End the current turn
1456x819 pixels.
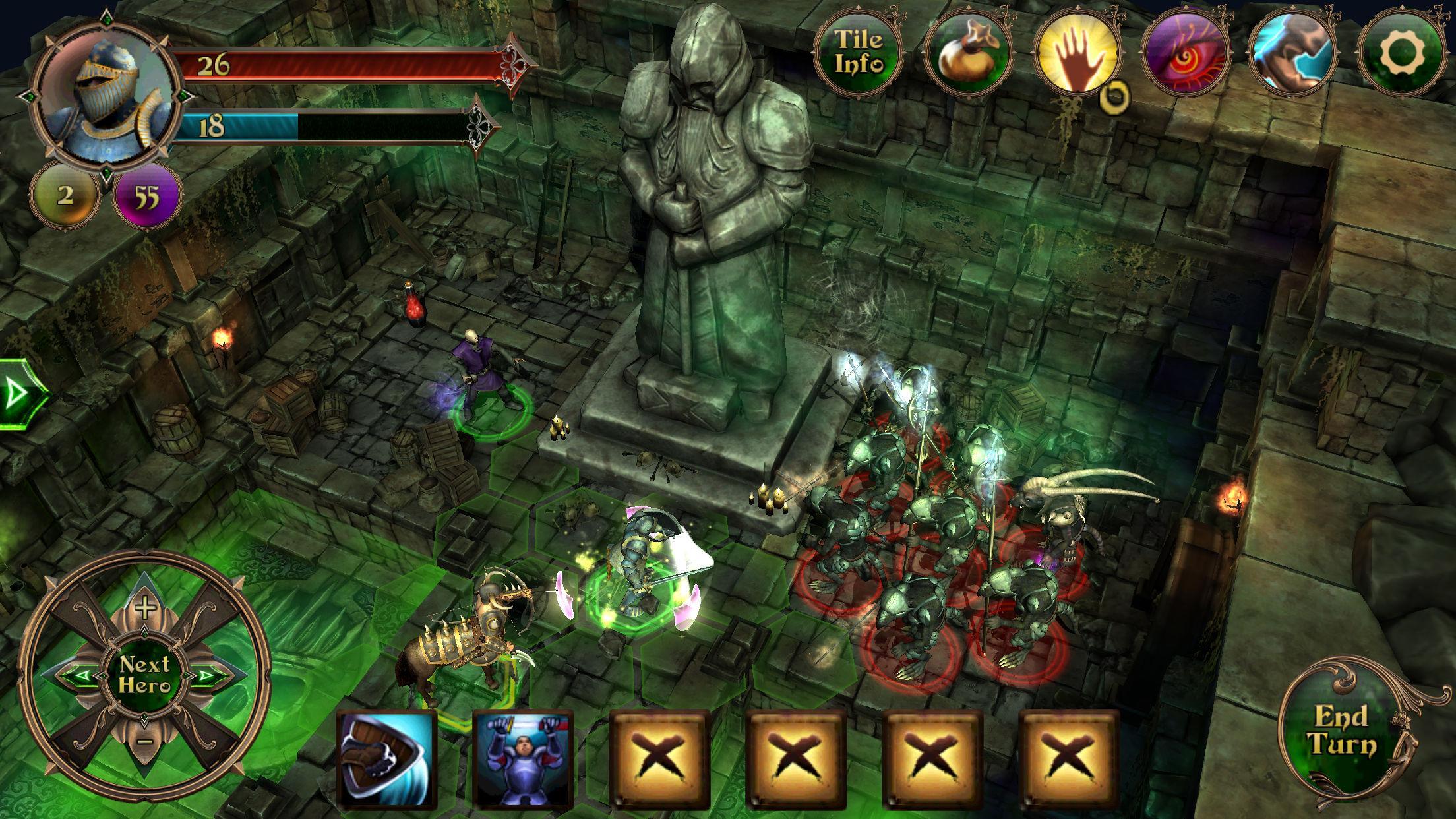point(1343,731)
